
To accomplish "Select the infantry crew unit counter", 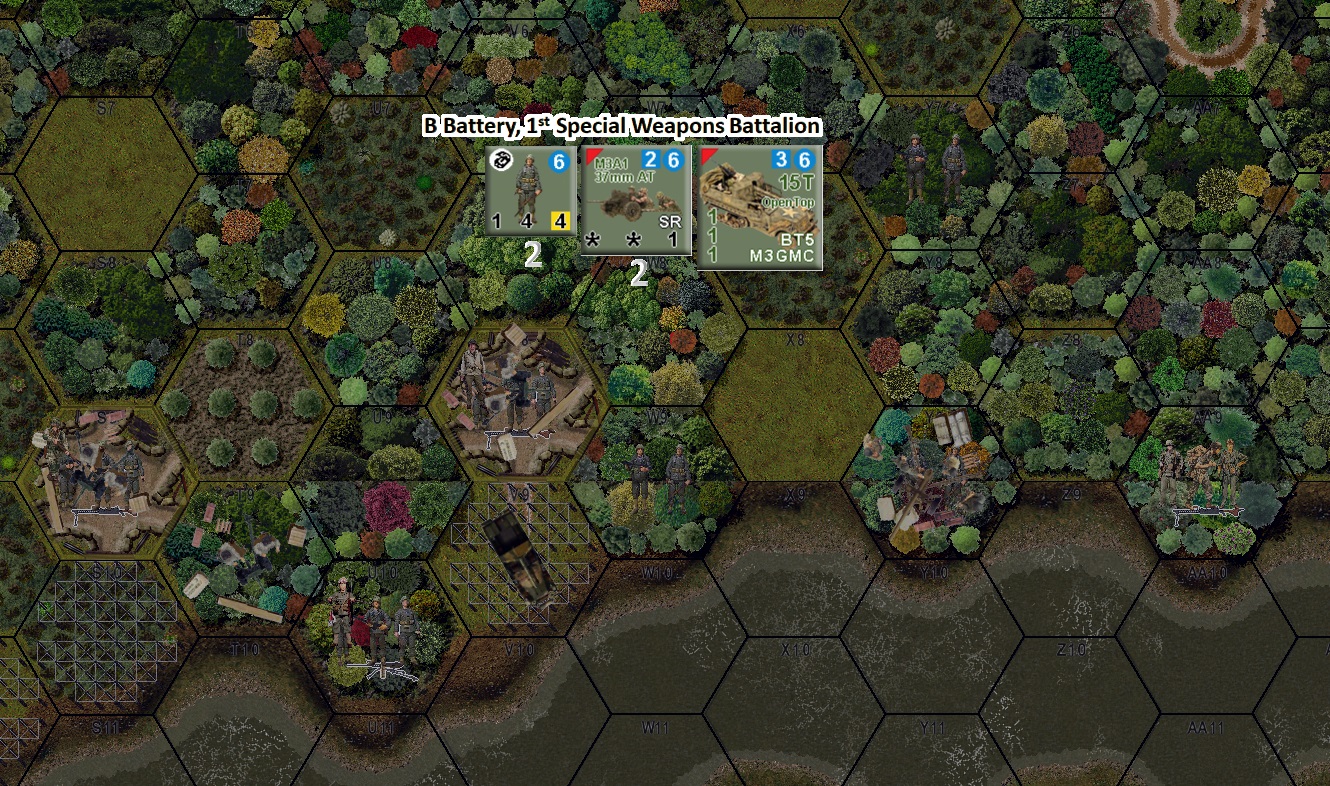I will click(530, 190).
